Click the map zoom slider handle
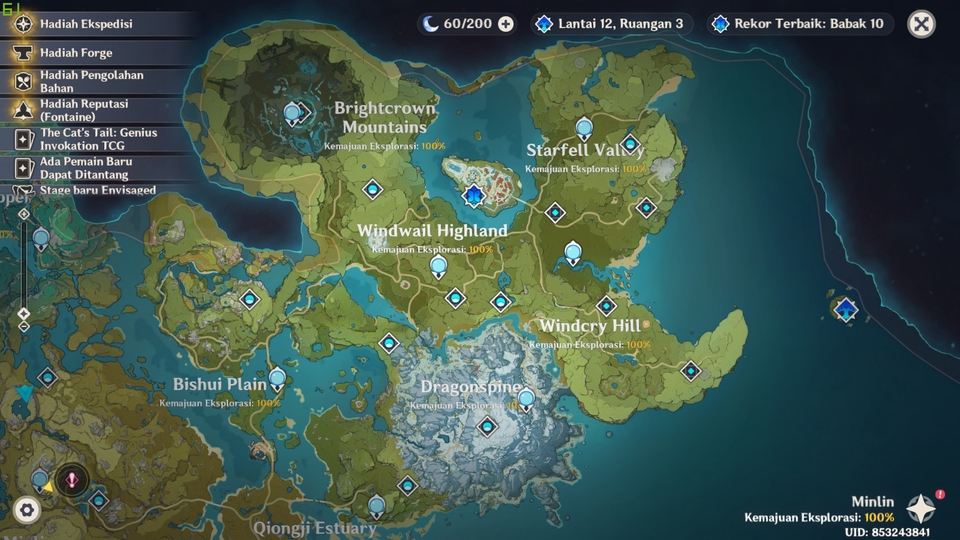960x540 pixels. tap(24, 313)
